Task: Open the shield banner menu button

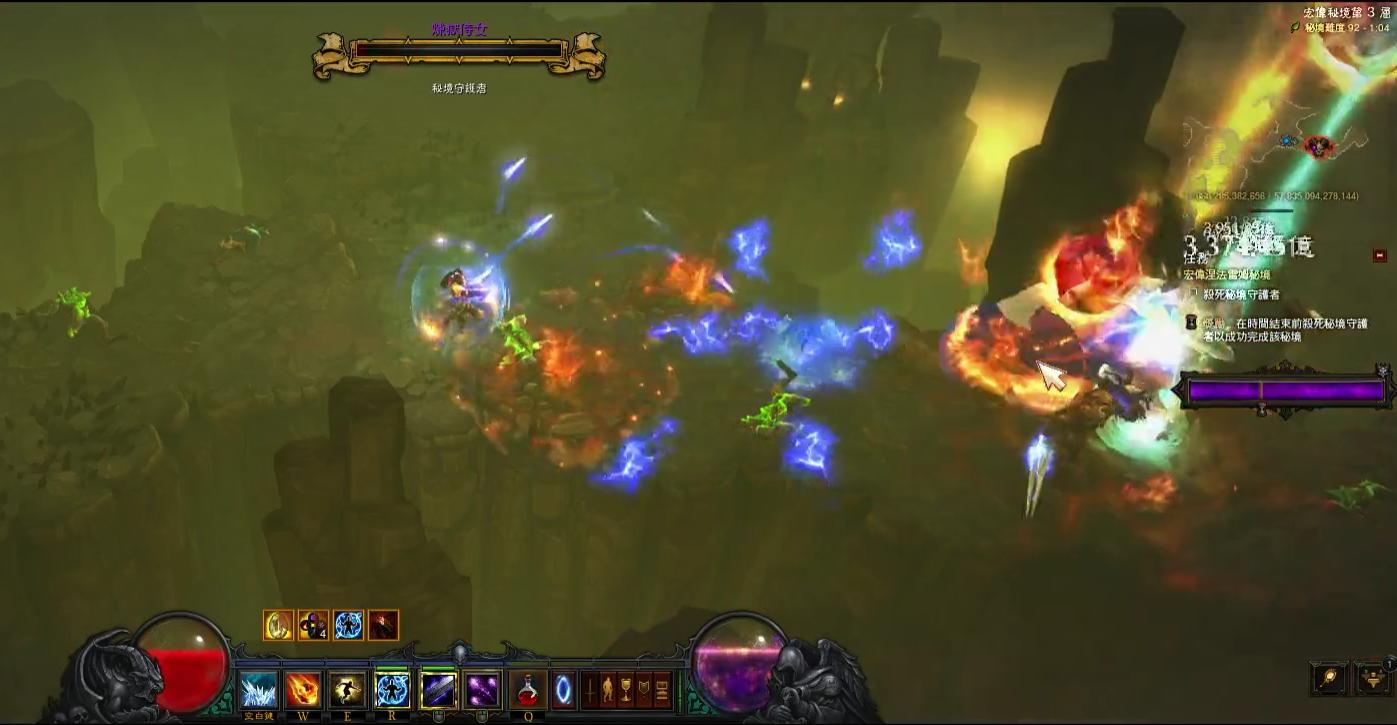Action: [x=644, y=690]
